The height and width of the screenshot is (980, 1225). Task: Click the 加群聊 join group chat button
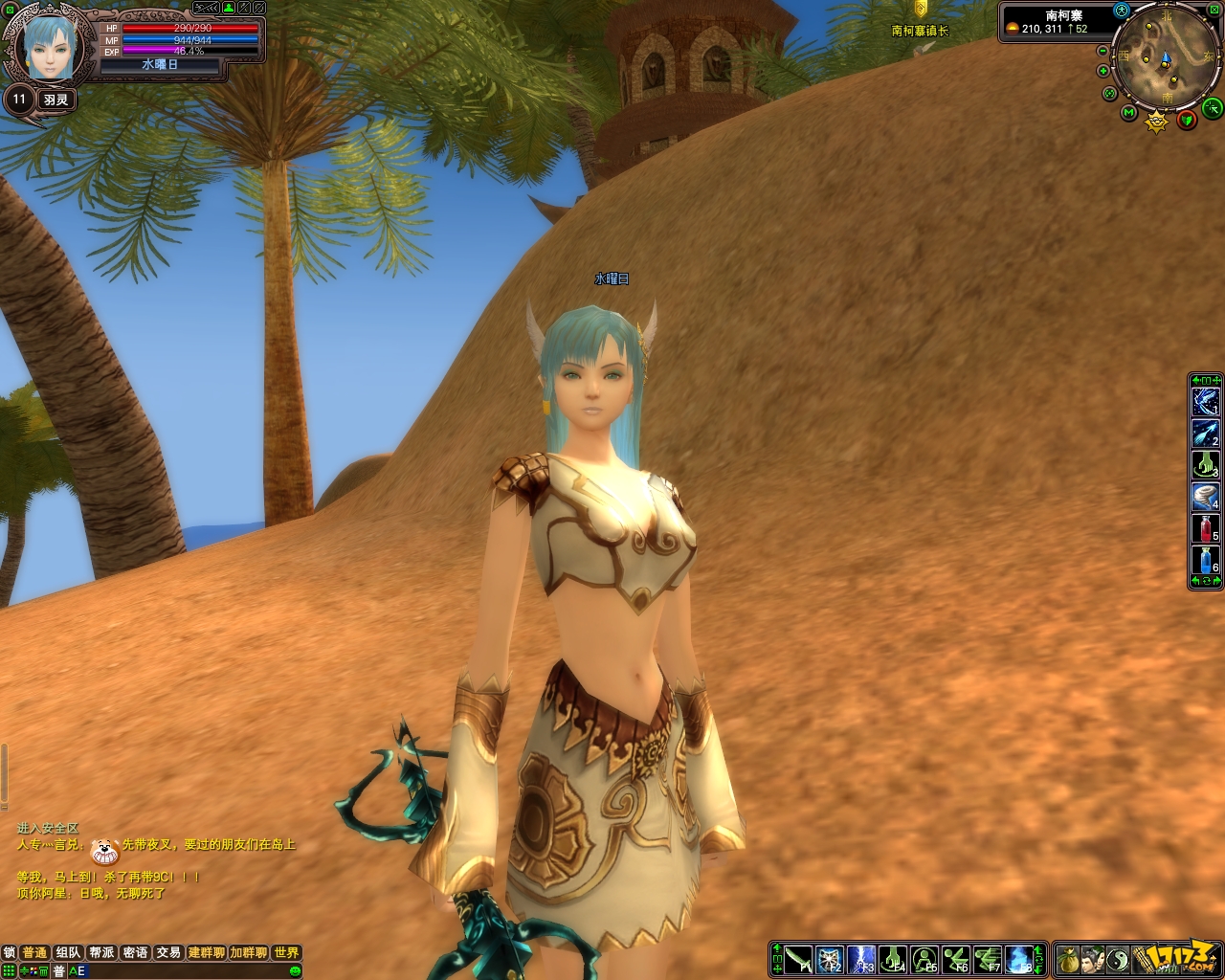[248, 952]
